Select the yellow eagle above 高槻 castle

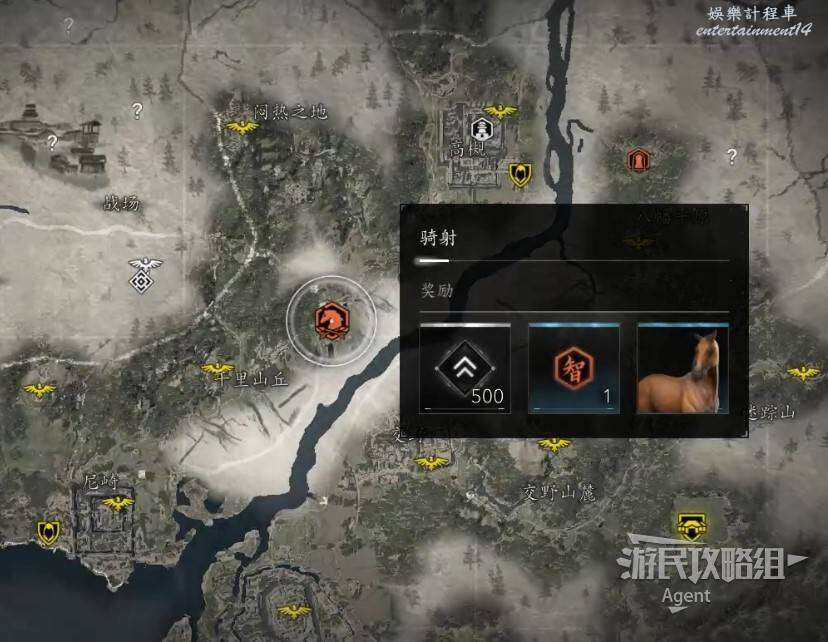(500, 112)
